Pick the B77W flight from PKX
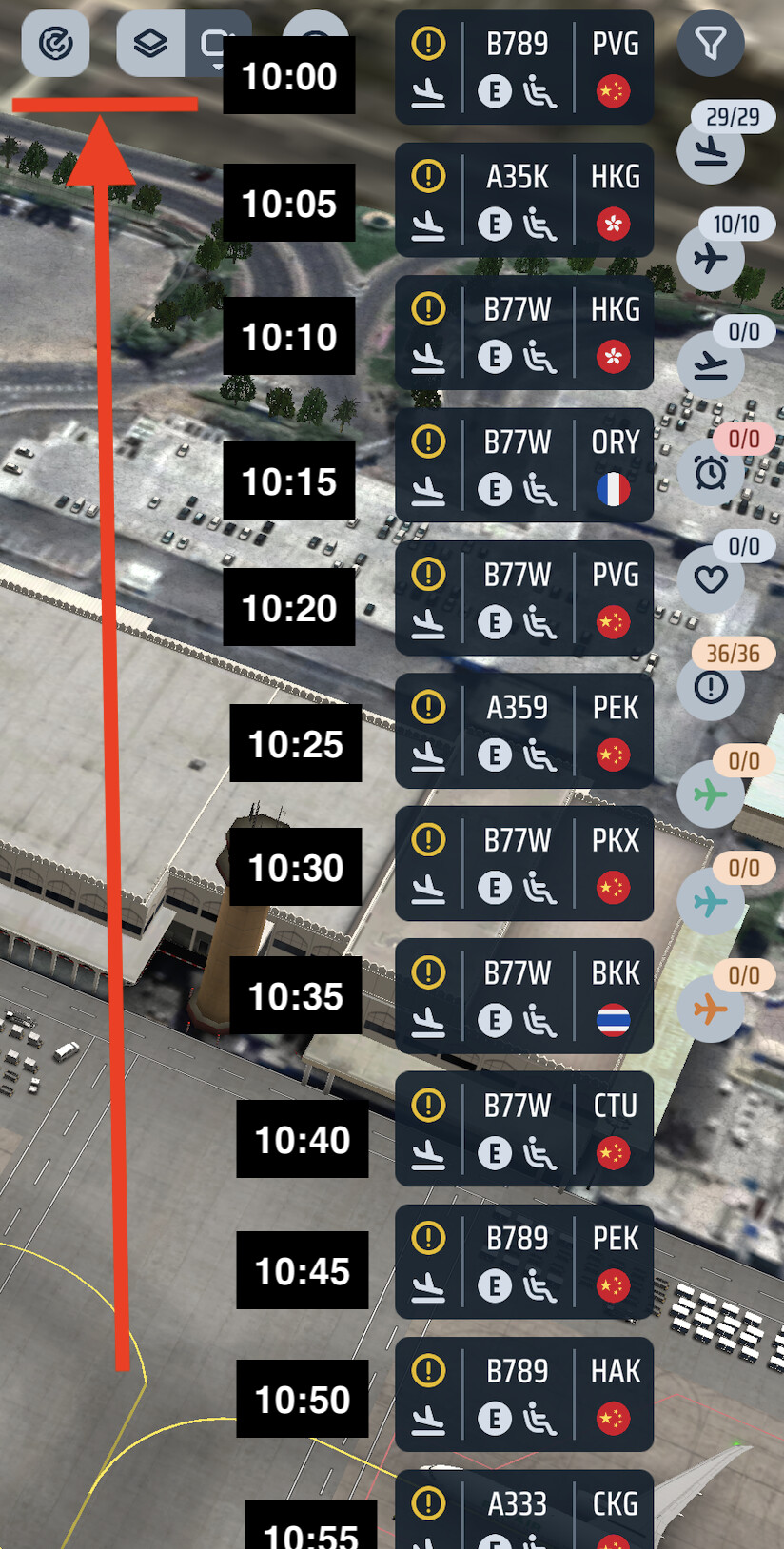 pos(523,863)
